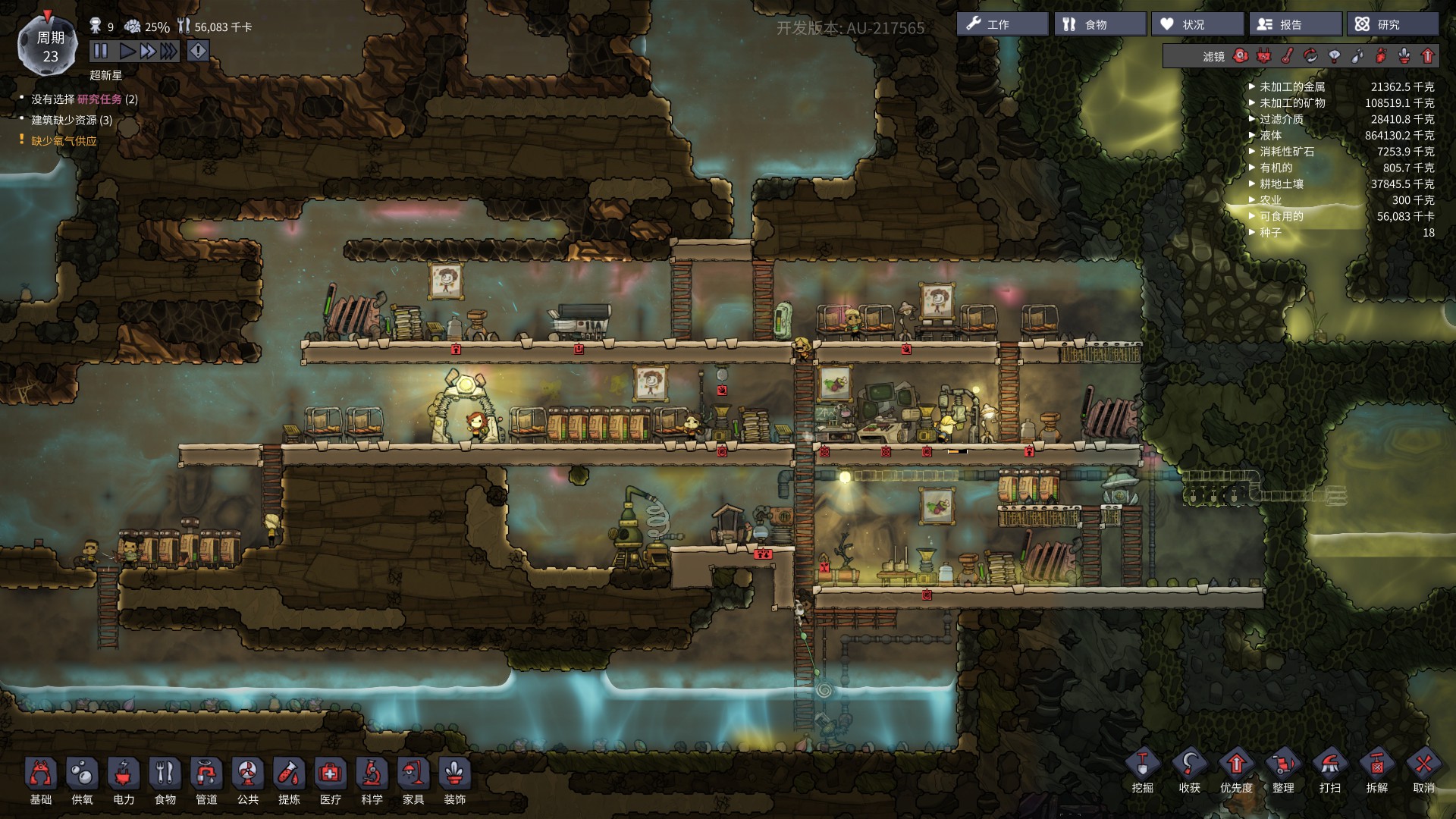
Task: Expand the 种子 seeds resource entry
Action: (x=1250, y=233)
